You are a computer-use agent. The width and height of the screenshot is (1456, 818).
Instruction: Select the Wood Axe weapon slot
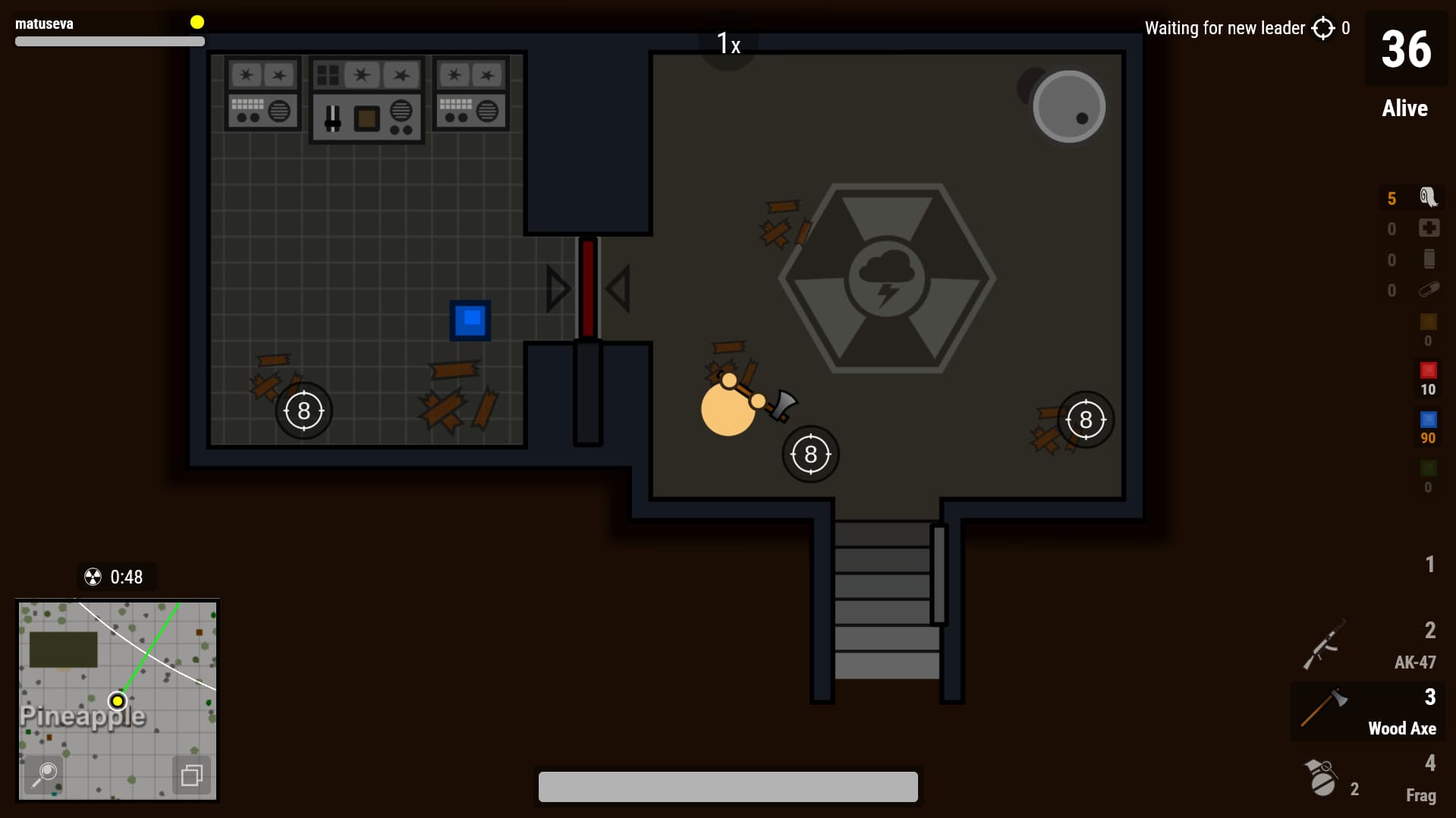pyautogui.click(x=1368, y=712)
